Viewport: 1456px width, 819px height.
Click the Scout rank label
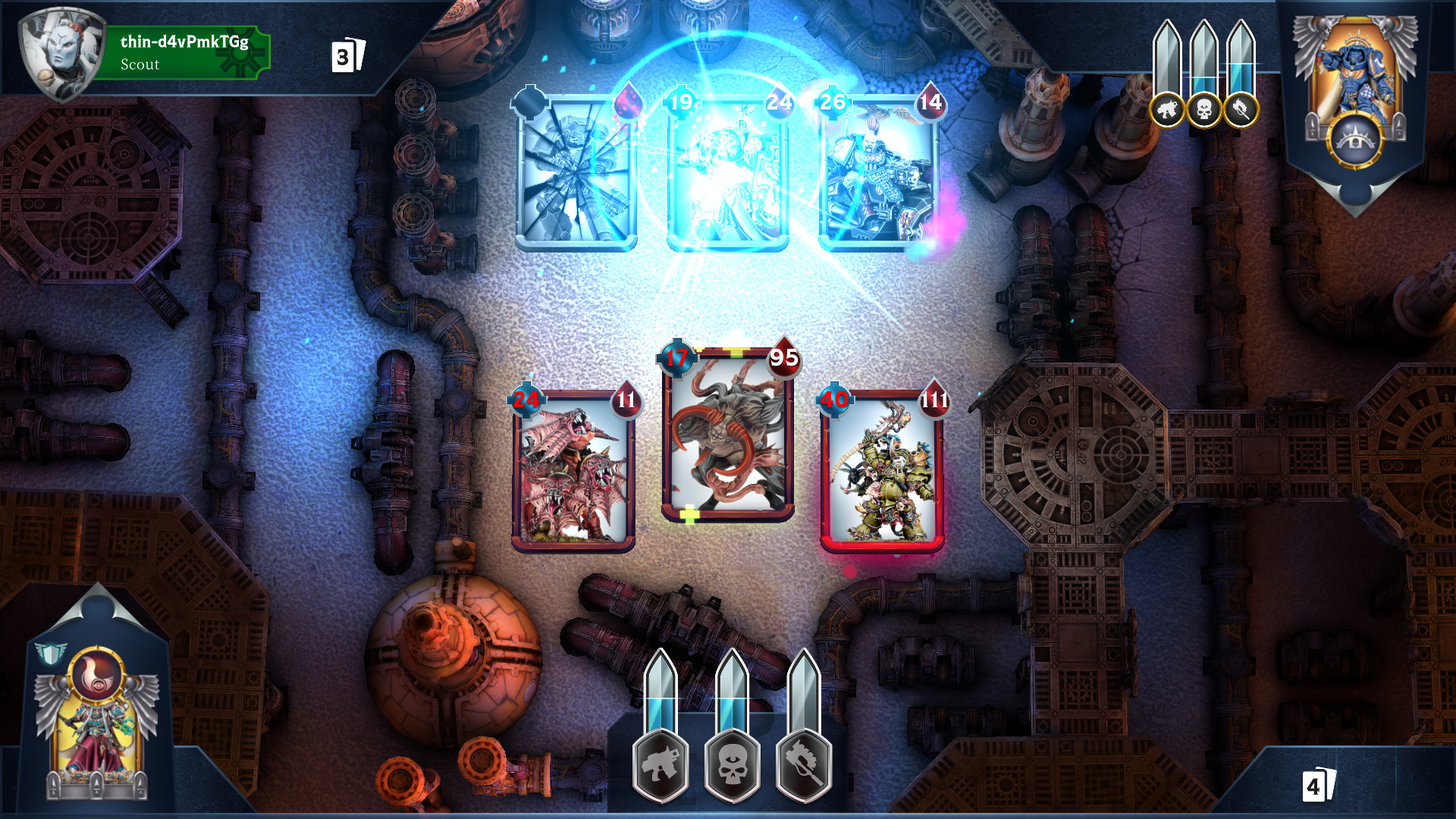point(139,65)
